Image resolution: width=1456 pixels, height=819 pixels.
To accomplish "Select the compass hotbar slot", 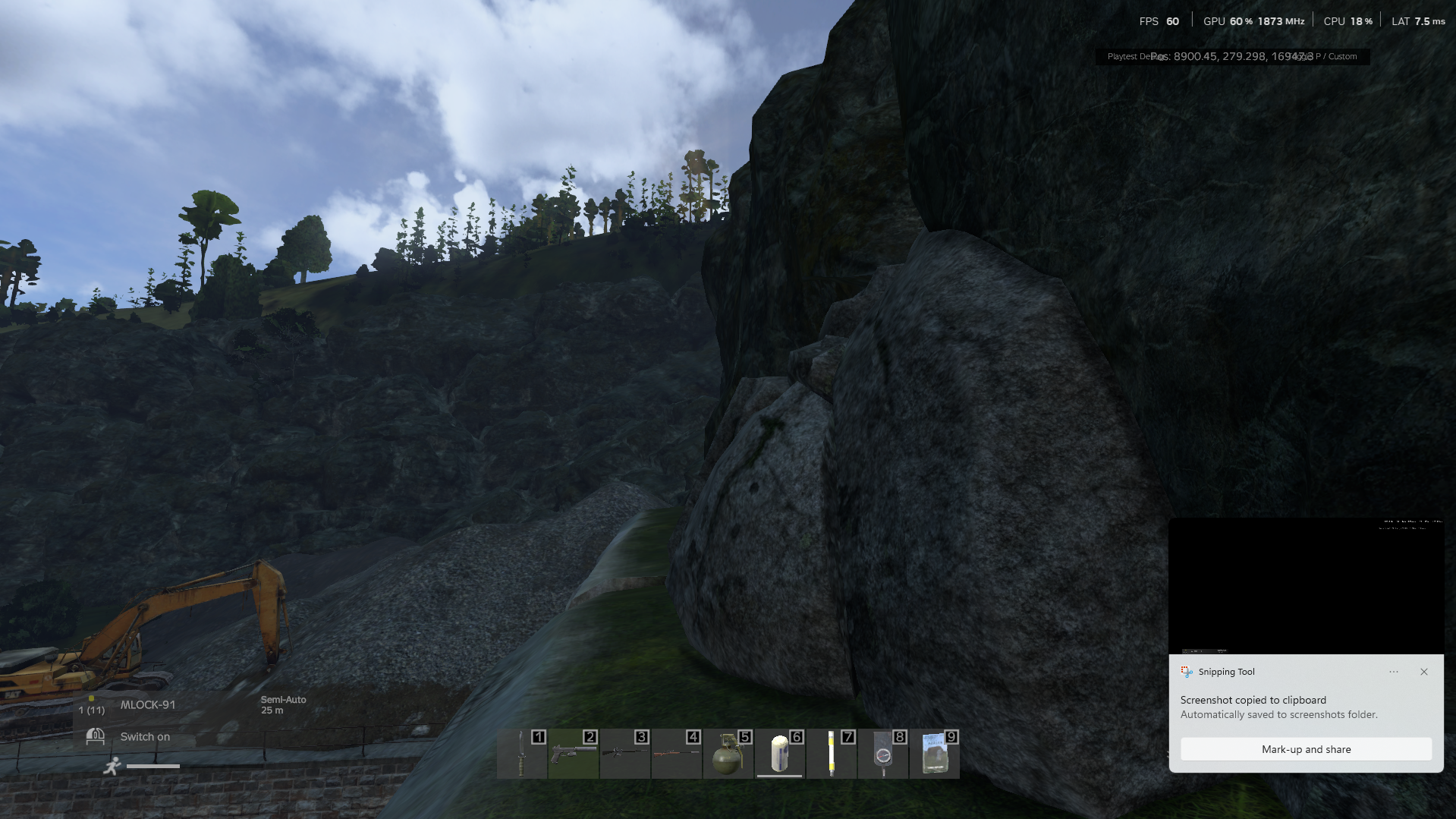I will [x=883, y=754].
